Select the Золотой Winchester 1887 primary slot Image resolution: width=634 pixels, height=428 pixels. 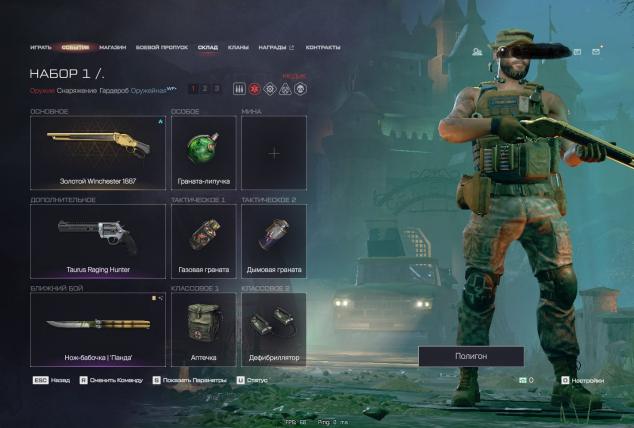pos(97,153)
